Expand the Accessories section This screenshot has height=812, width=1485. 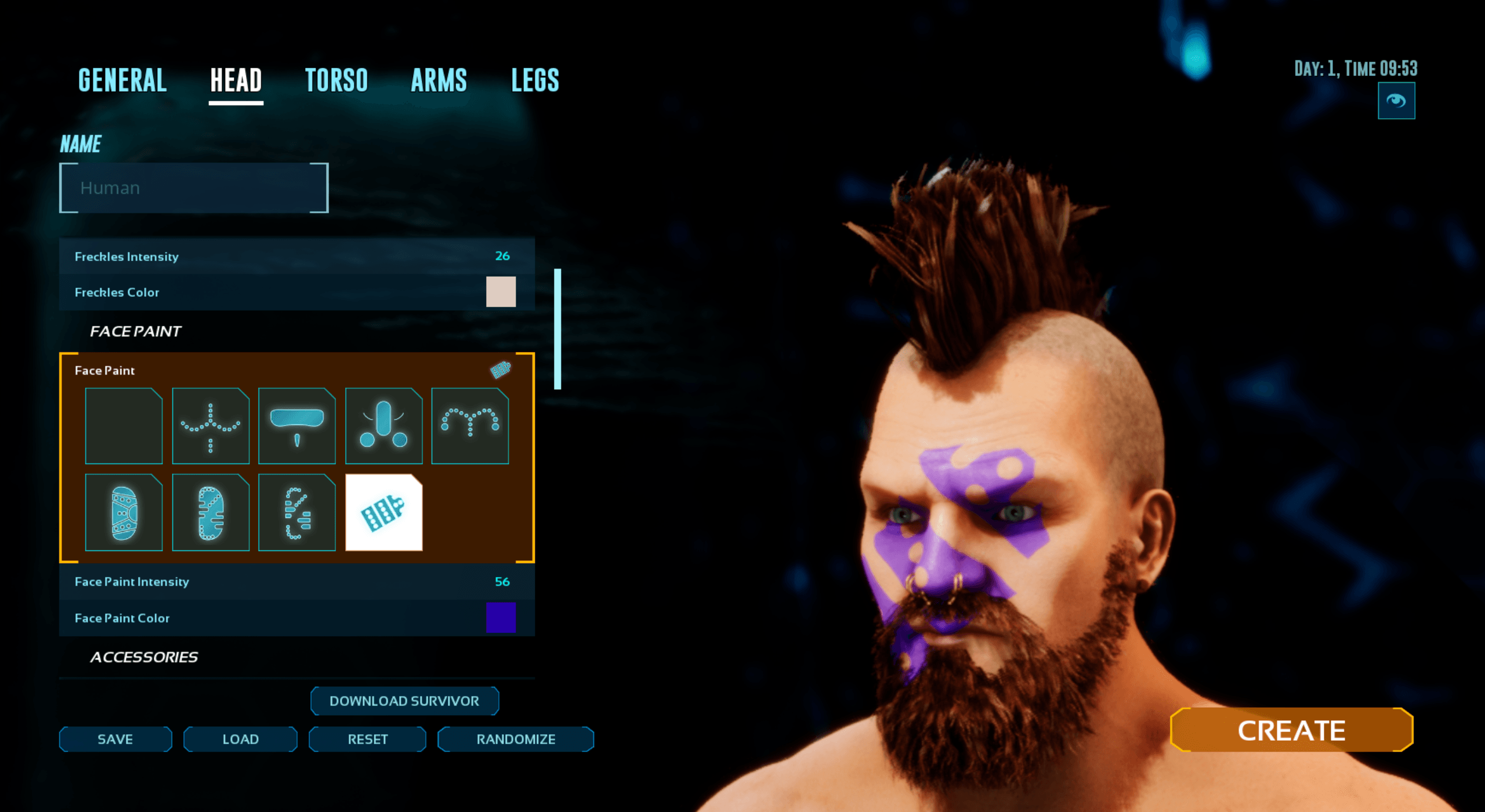pos(144,657)
